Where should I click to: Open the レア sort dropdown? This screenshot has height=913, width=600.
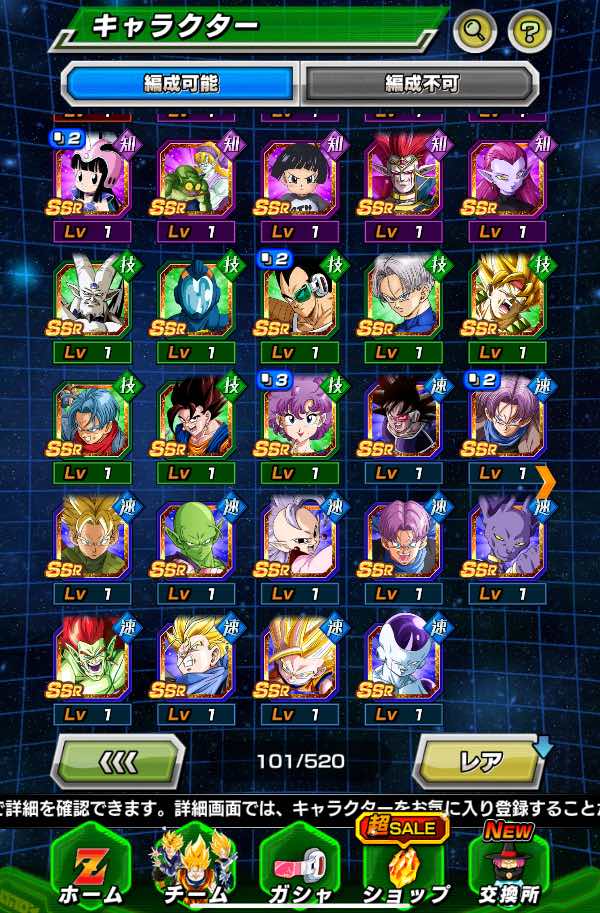(x=478, y=761)
